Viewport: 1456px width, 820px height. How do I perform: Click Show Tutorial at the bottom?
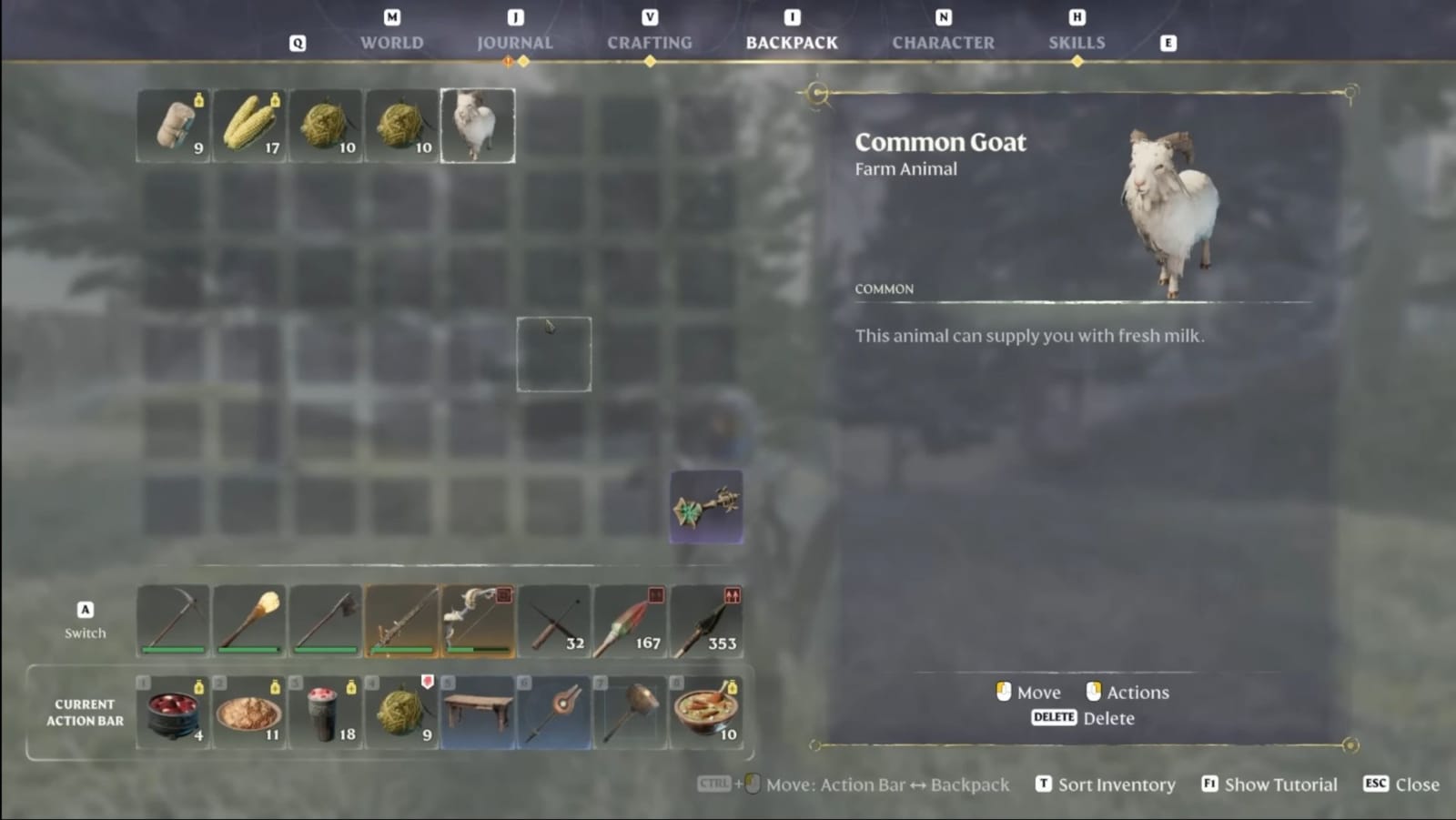1279,784
